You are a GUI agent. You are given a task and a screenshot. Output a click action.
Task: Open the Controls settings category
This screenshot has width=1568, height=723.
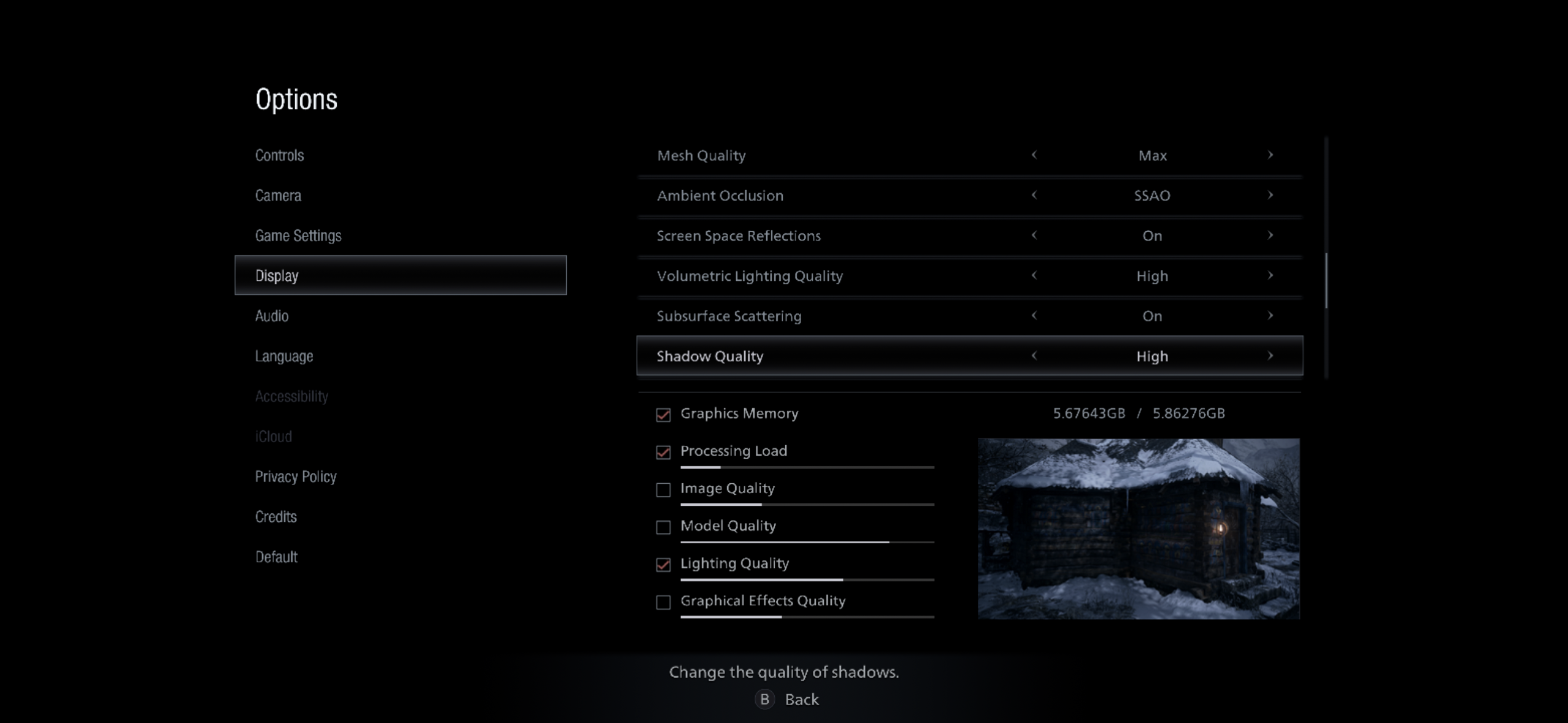point(279,155)
